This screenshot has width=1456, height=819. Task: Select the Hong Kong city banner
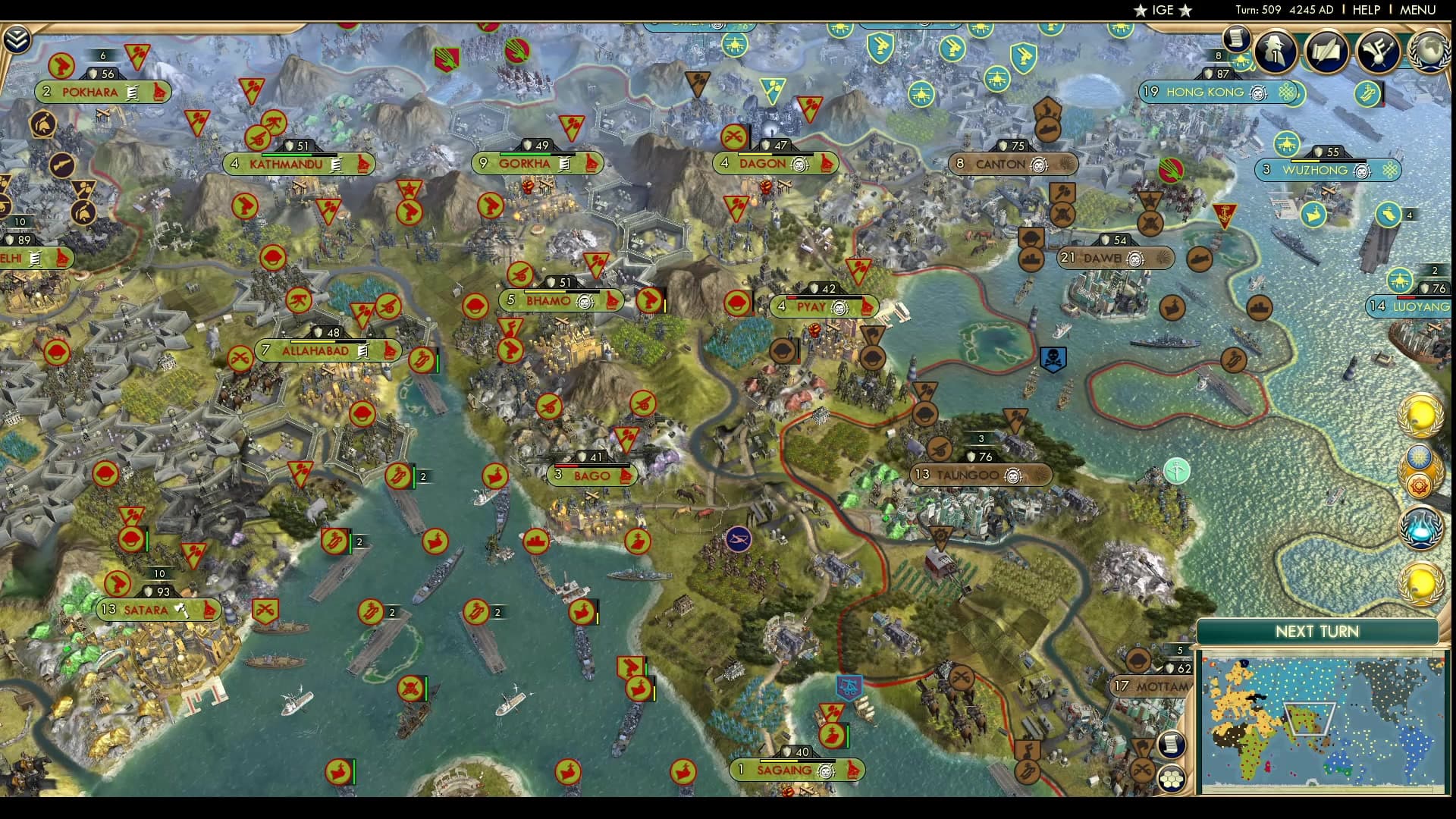1206,93
